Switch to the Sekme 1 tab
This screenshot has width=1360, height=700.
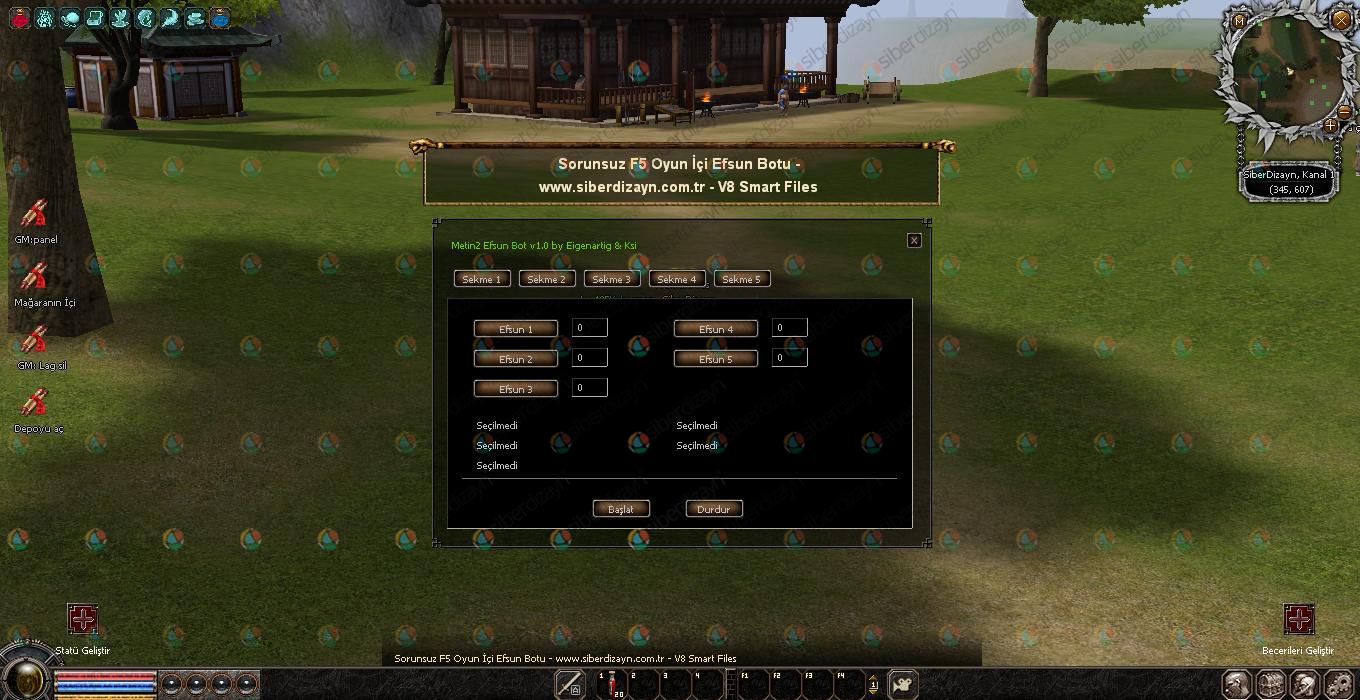click(x=481, y=279)
